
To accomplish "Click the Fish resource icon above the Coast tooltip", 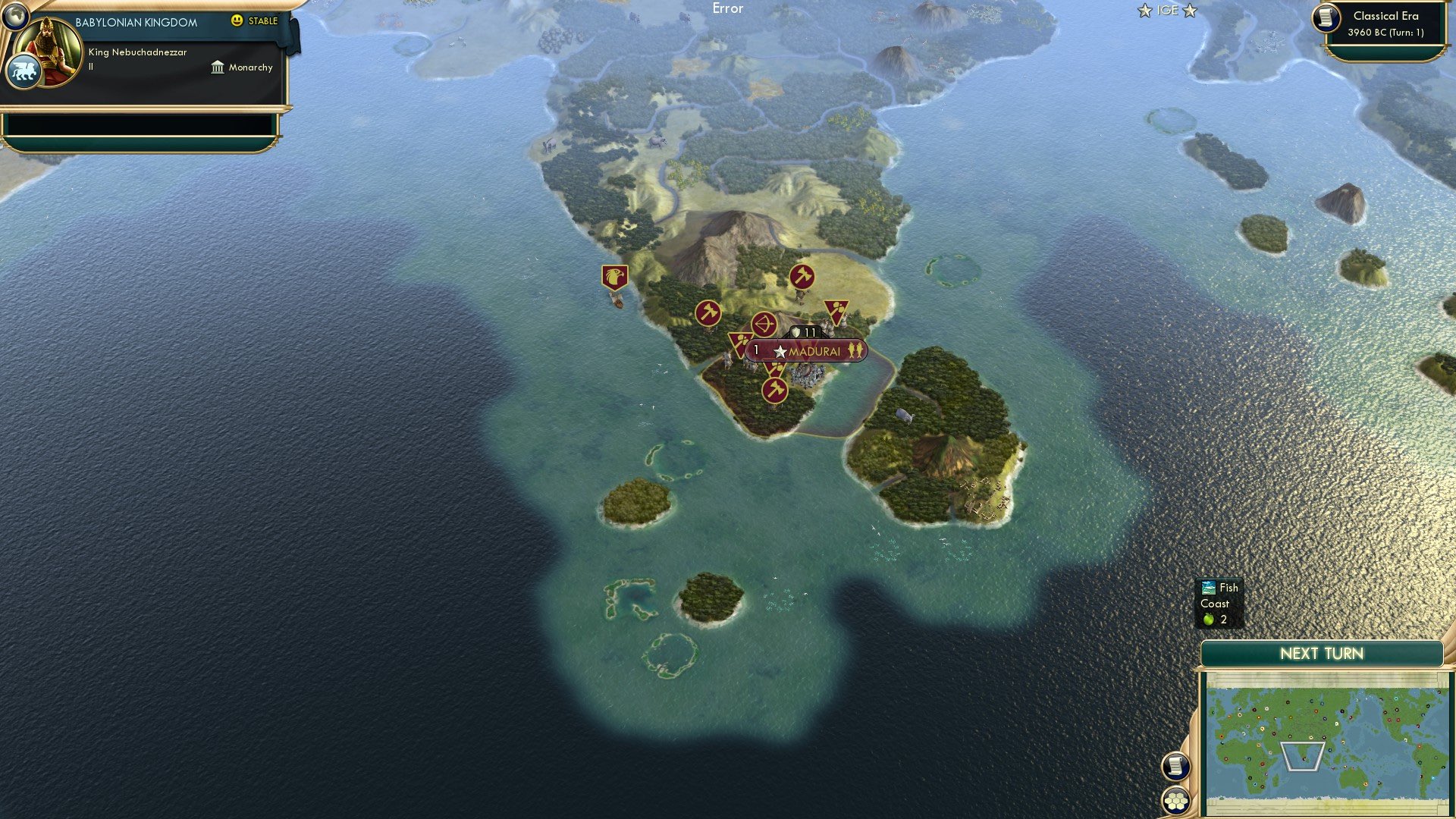I will 1207,587.
